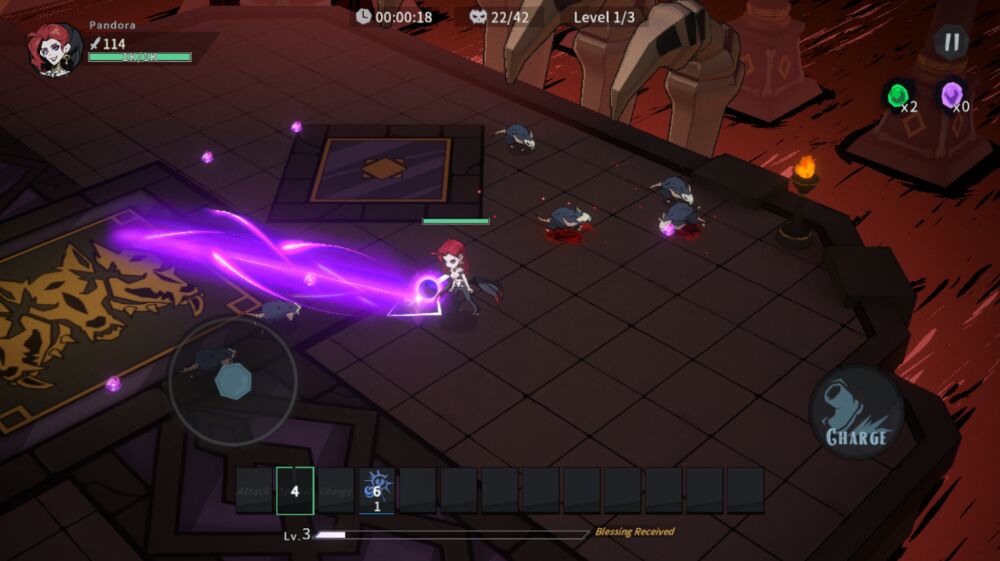Viewport: 1000px width, 561px height.
Task: Select the blue sunburst blessing slot
Action: [377, 491]
